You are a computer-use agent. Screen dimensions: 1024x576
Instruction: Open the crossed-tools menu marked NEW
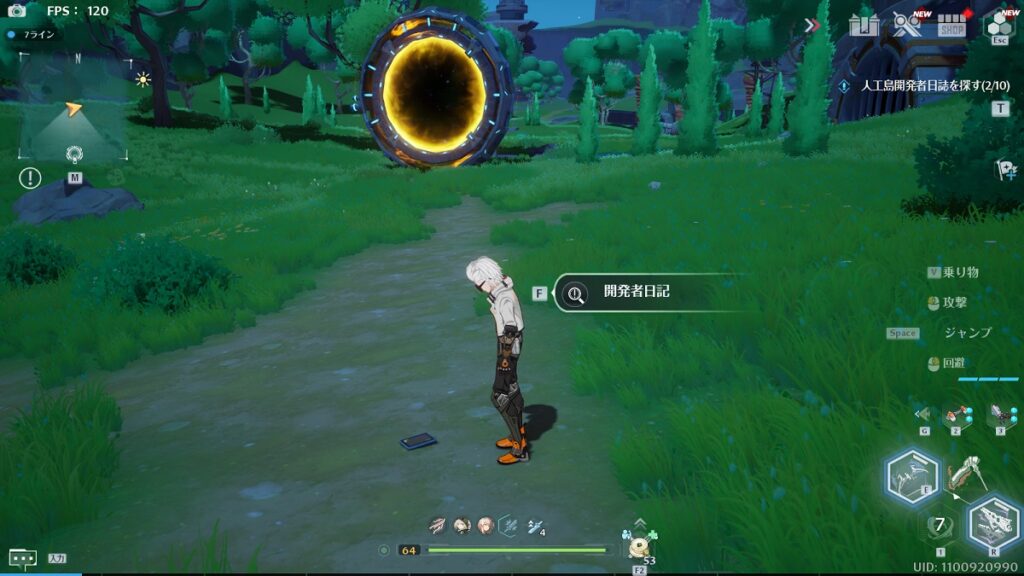tap(908, 25)
